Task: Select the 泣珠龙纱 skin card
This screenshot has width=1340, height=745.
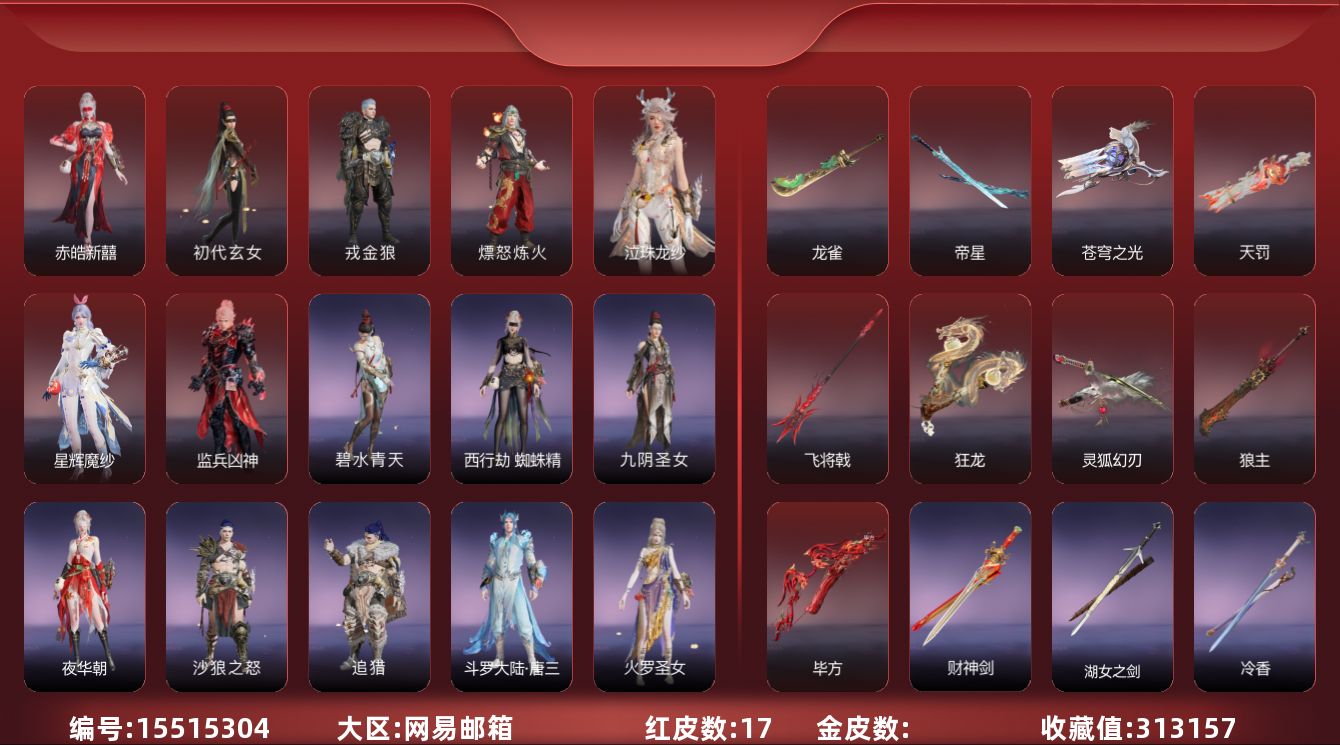Action: pos(654,180)
